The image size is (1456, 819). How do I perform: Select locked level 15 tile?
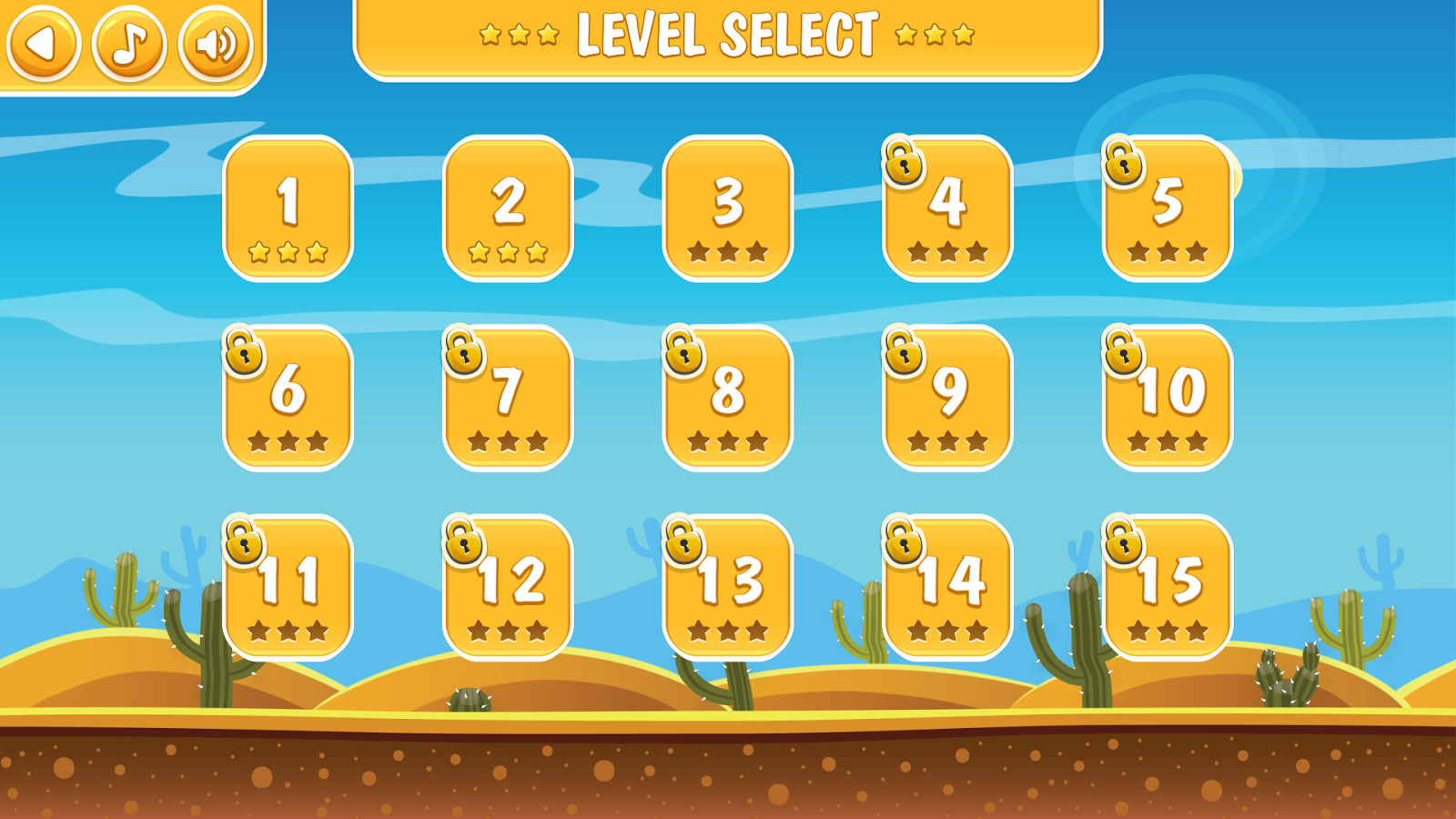pyautogui.click(x=1168, y=587)
